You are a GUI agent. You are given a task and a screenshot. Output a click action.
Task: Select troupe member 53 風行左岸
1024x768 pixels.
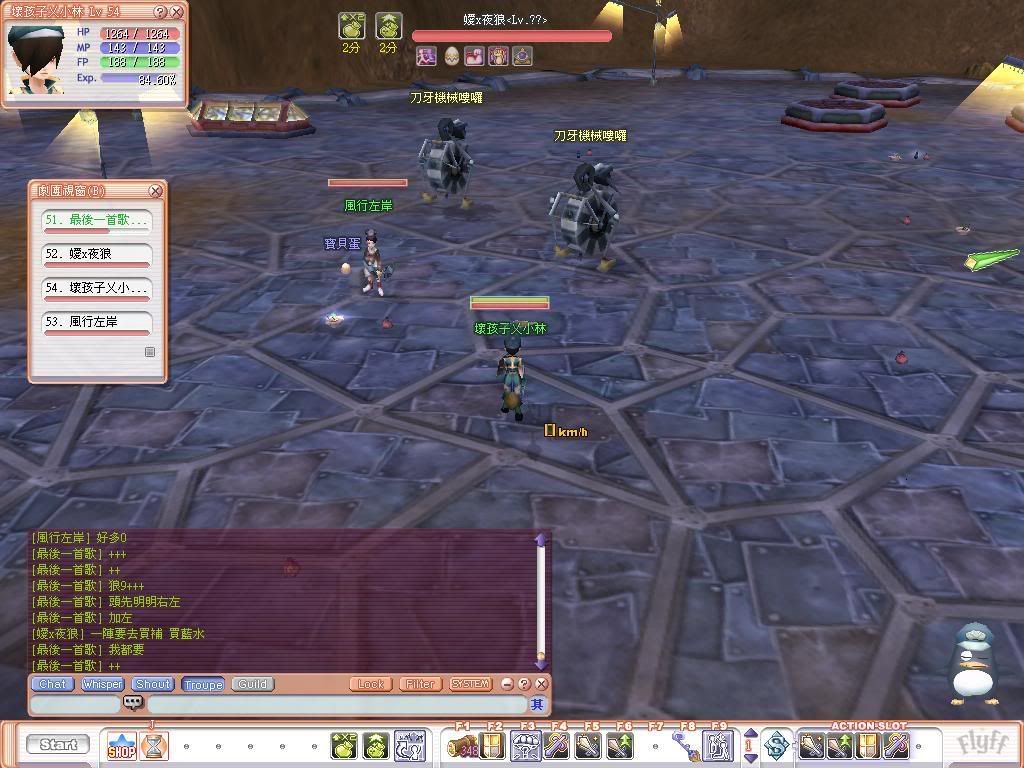pos(96,322)
